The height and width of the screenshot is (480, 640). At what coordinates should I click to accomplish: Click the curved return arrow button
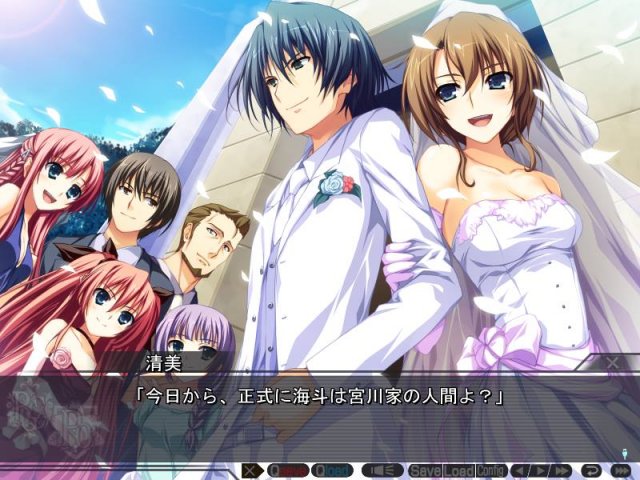592,470
